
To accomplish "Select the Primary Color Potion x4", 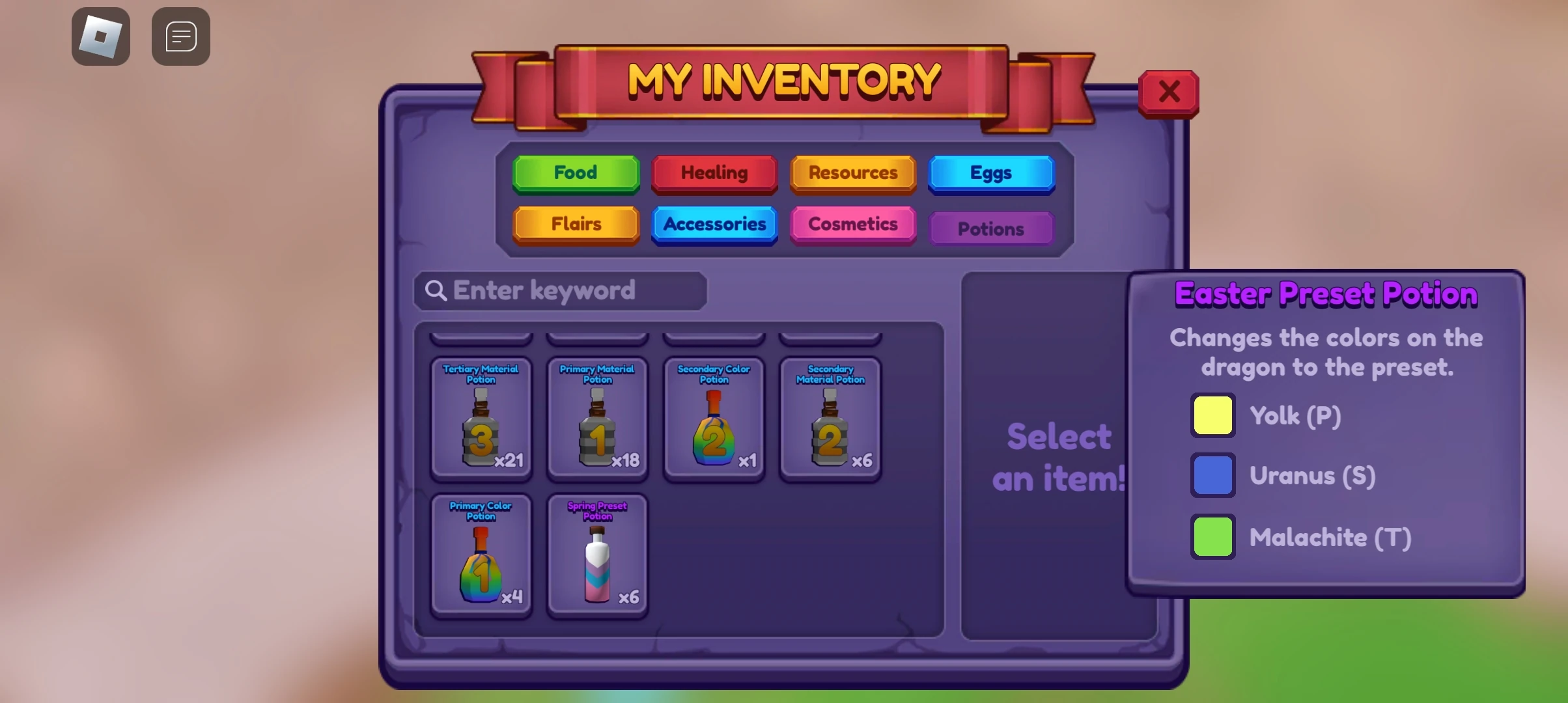I will pyautogui.click(x=482, y=557).
